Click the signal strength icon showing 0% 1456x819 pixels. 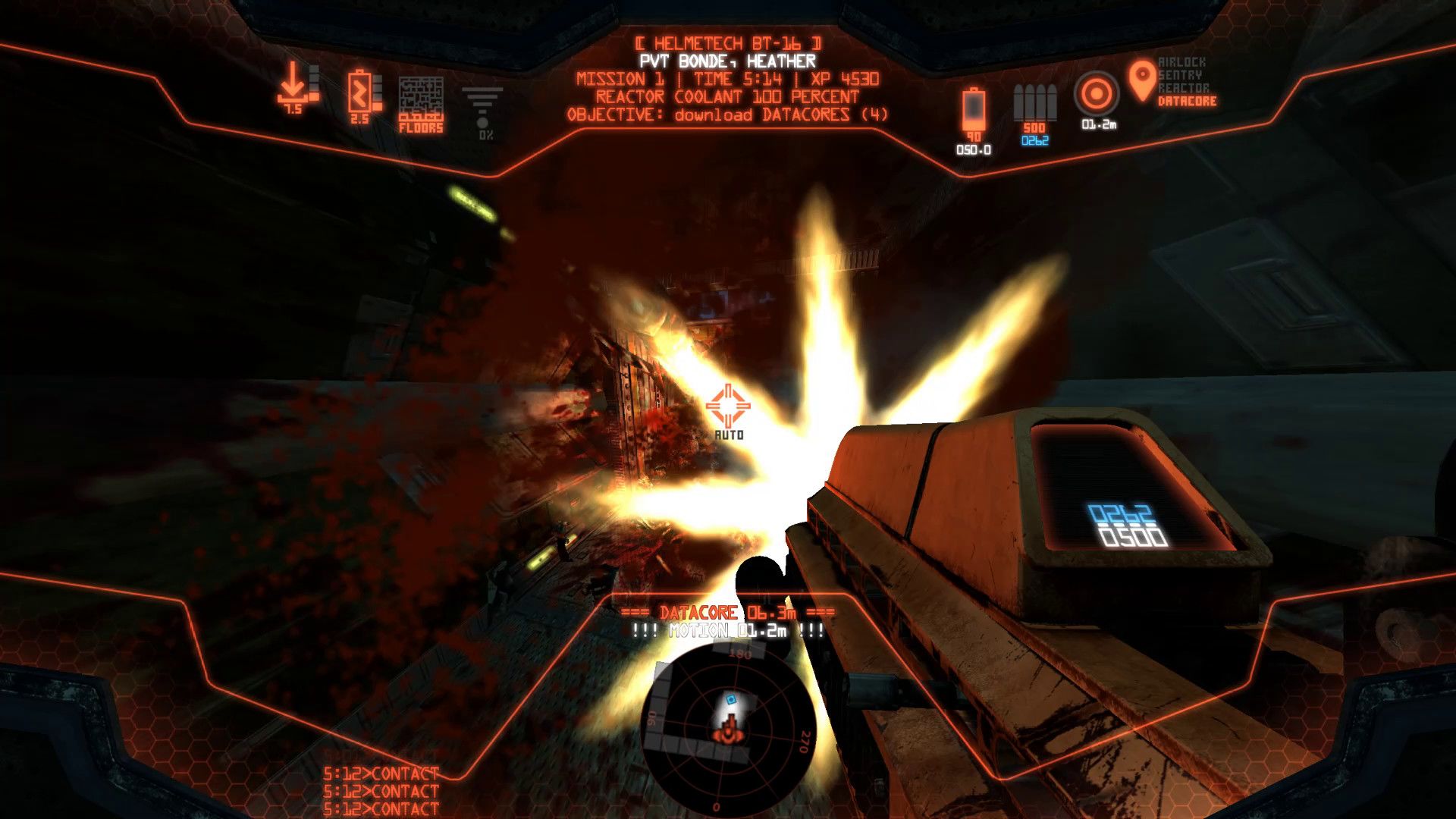click(483, 106)
